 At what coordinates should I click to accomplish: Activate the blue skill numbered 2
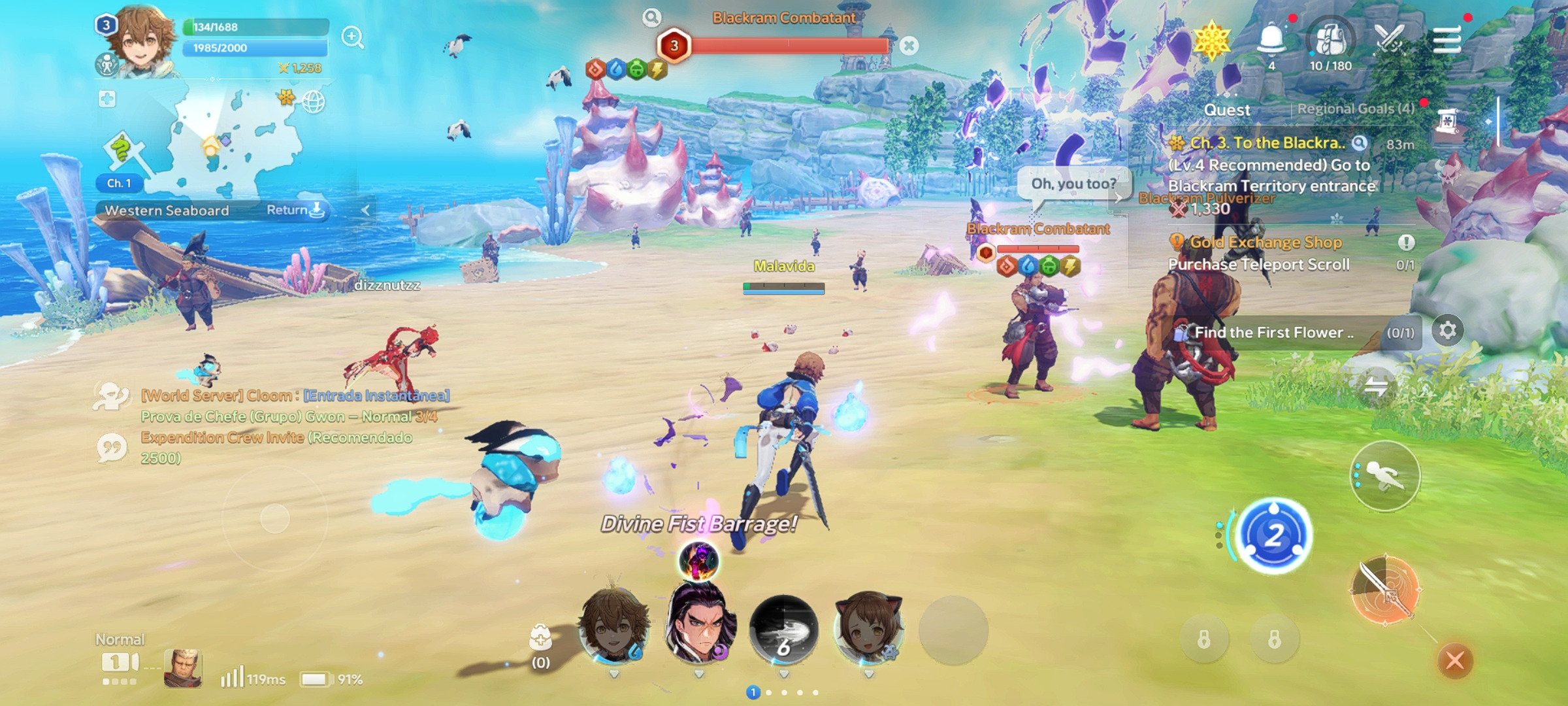coord(1273,535)
